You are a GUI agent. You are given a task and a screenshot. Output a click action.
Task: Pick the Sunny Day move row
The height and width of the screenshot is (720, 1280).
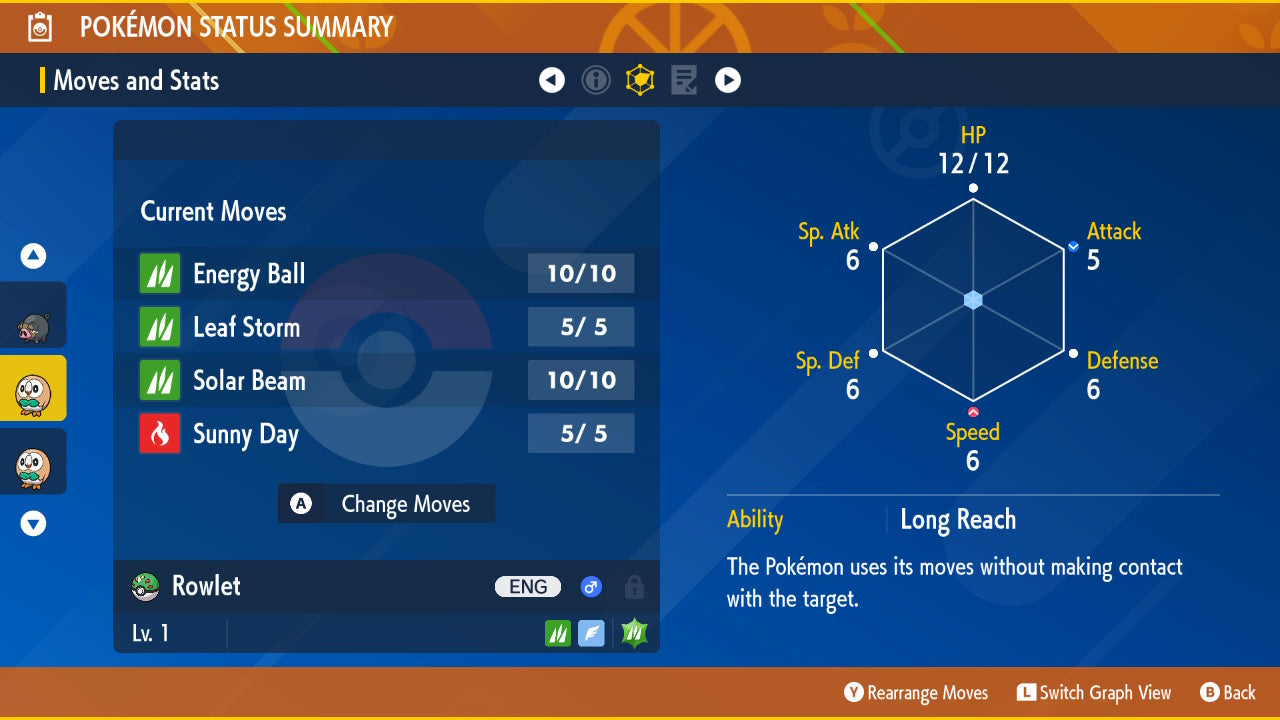(x=386, y=434)
